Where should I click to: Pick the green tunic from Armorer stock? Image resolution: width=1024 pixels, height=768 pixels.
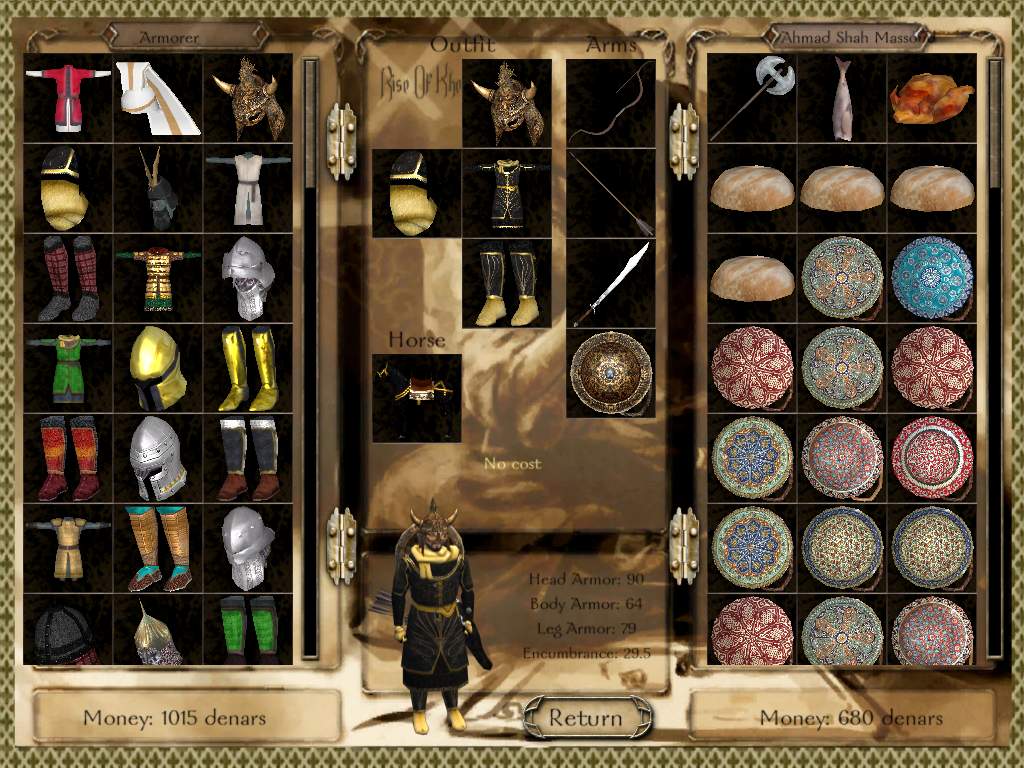68,368
